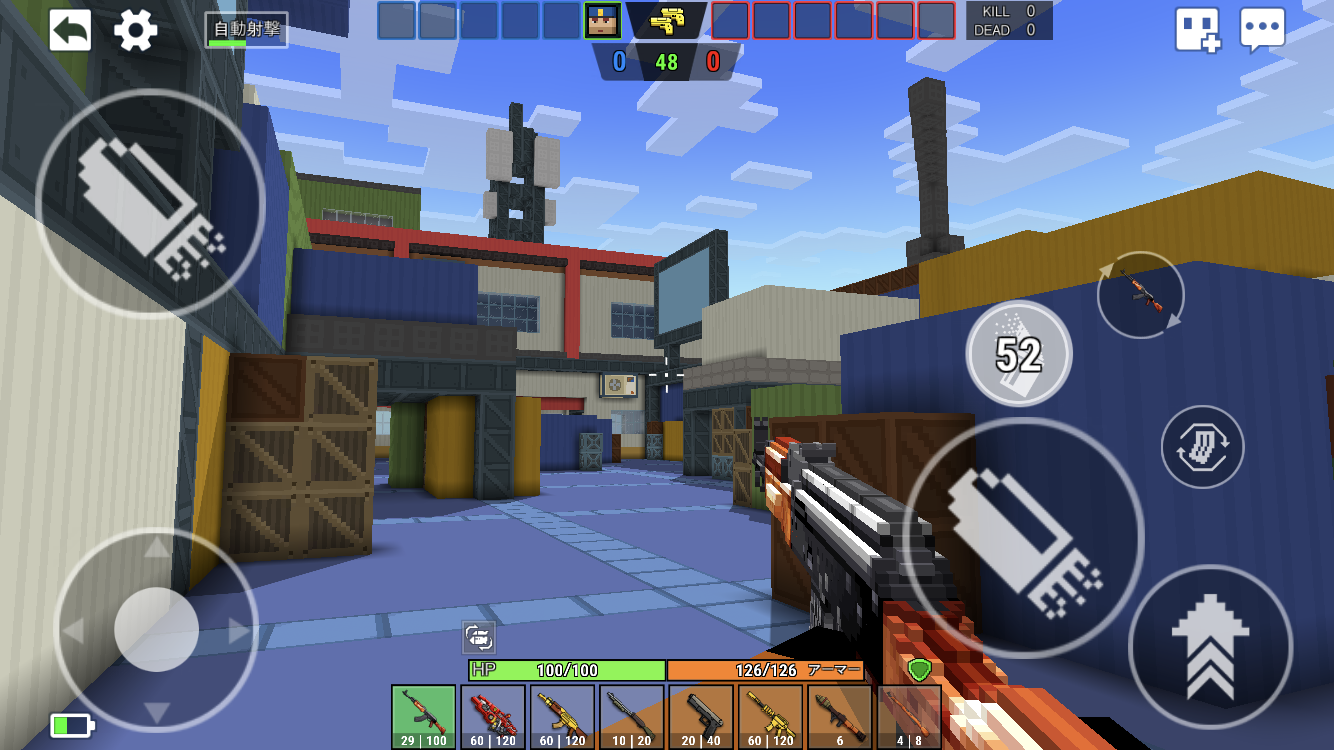Switch to the red futuristic rifle slot
This screenshot has width=1334, height=750.
click(x=493, y=716)
